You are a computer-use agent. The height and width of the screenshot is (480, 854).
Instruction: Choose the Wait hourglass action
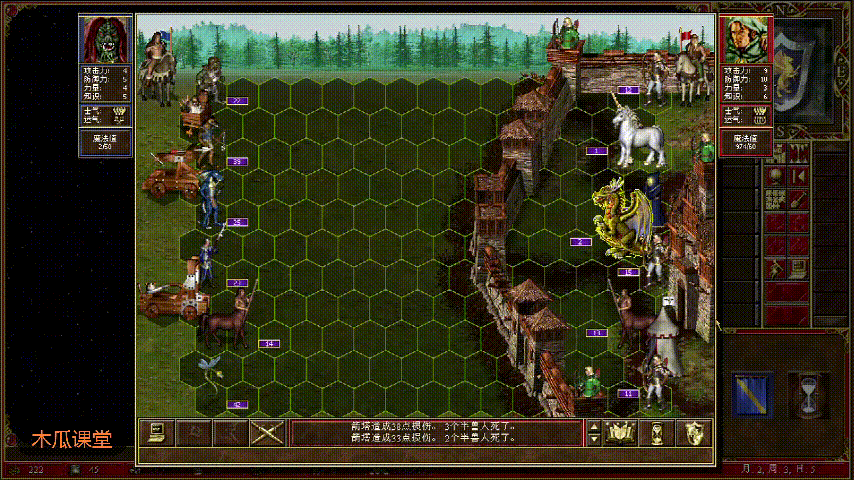tap(657, 432)
